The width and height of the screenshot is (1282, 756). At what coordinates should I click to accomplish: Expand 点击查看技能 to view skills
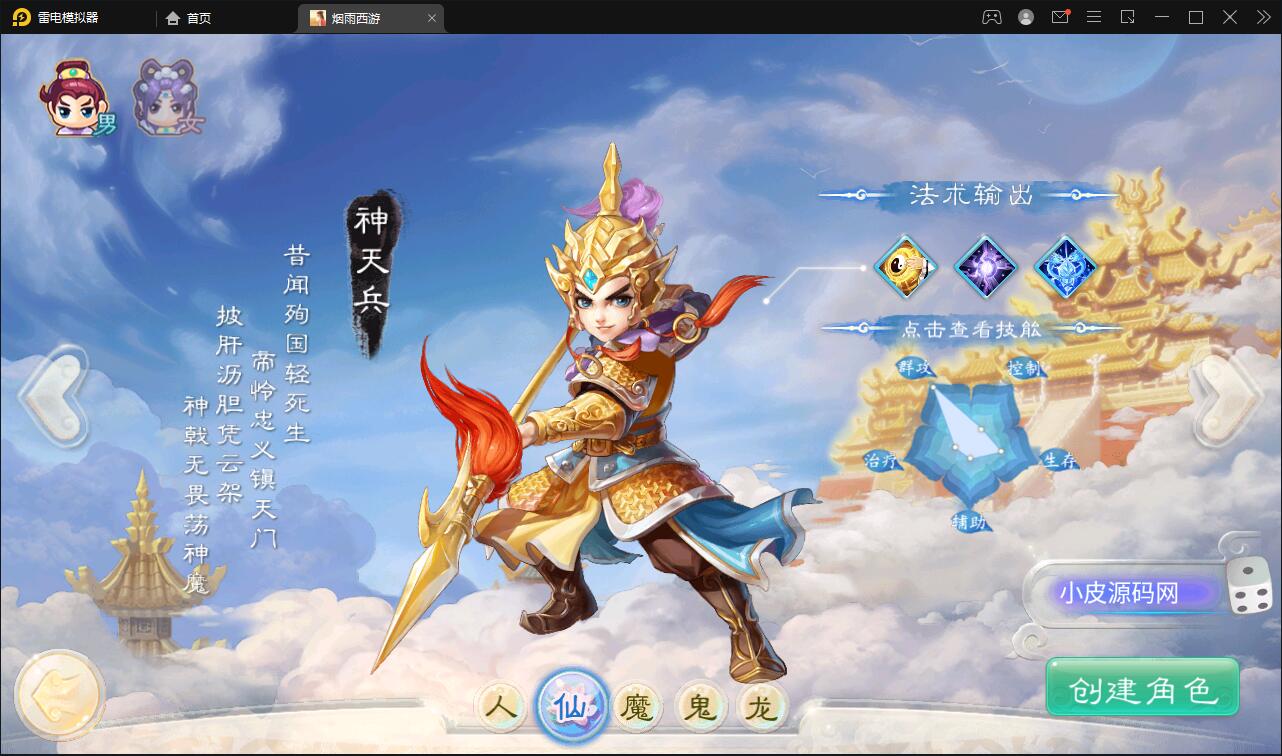[971, 327]
